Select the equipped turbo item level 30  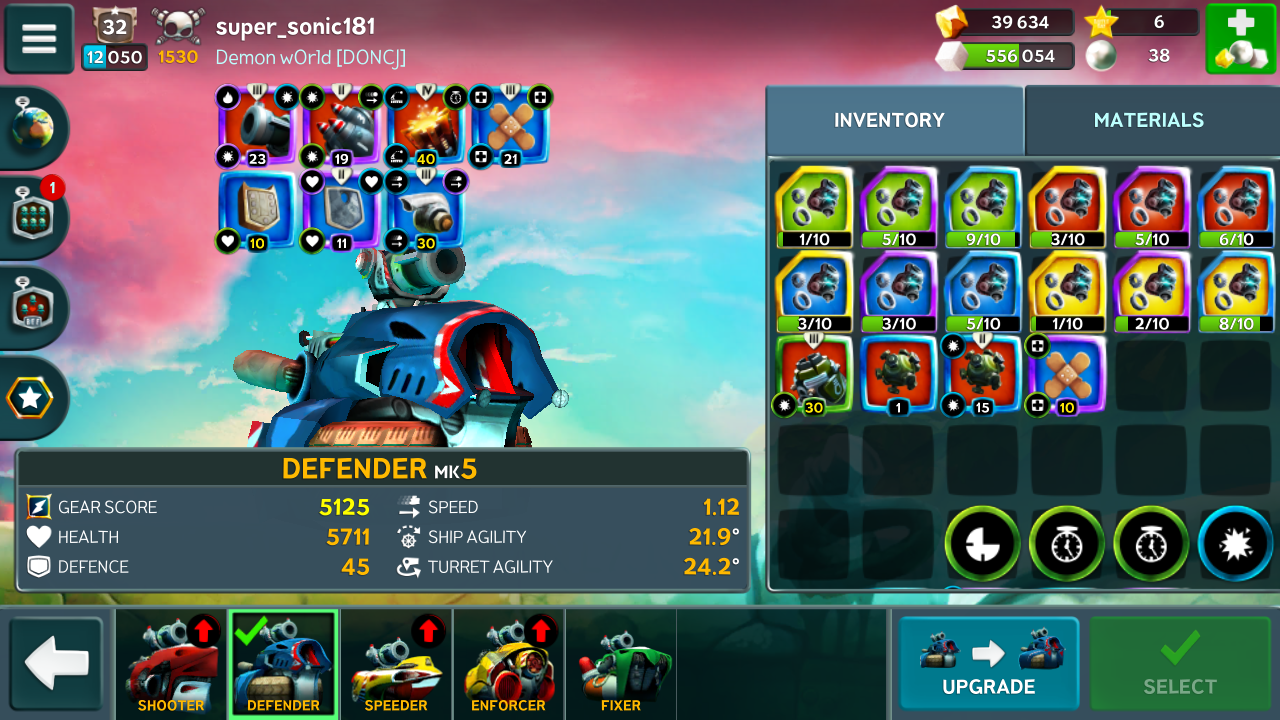(426, 212)
